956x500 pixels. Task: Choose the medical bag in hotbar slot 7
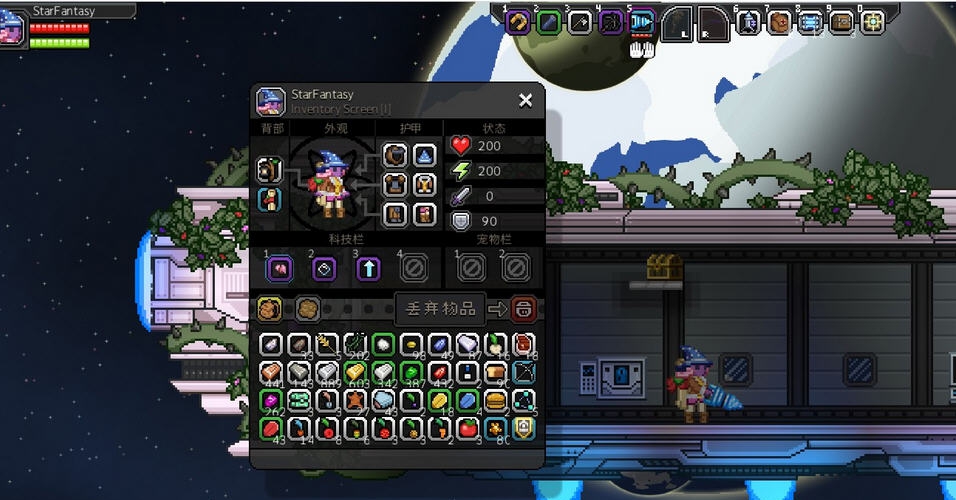pyautogui.click(x=779, y=22)
